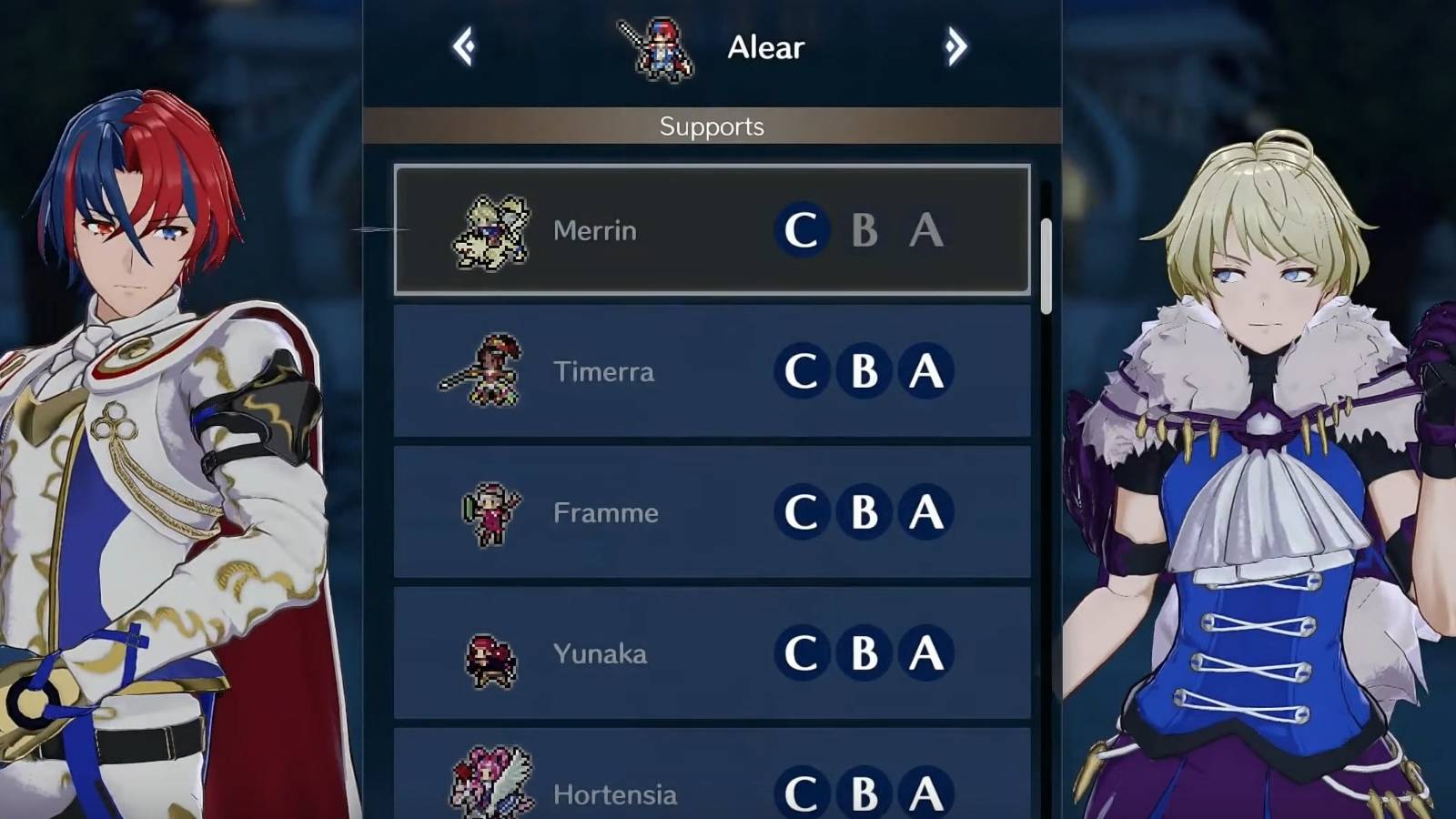Click the Alear name title

(x=763, y=46)
